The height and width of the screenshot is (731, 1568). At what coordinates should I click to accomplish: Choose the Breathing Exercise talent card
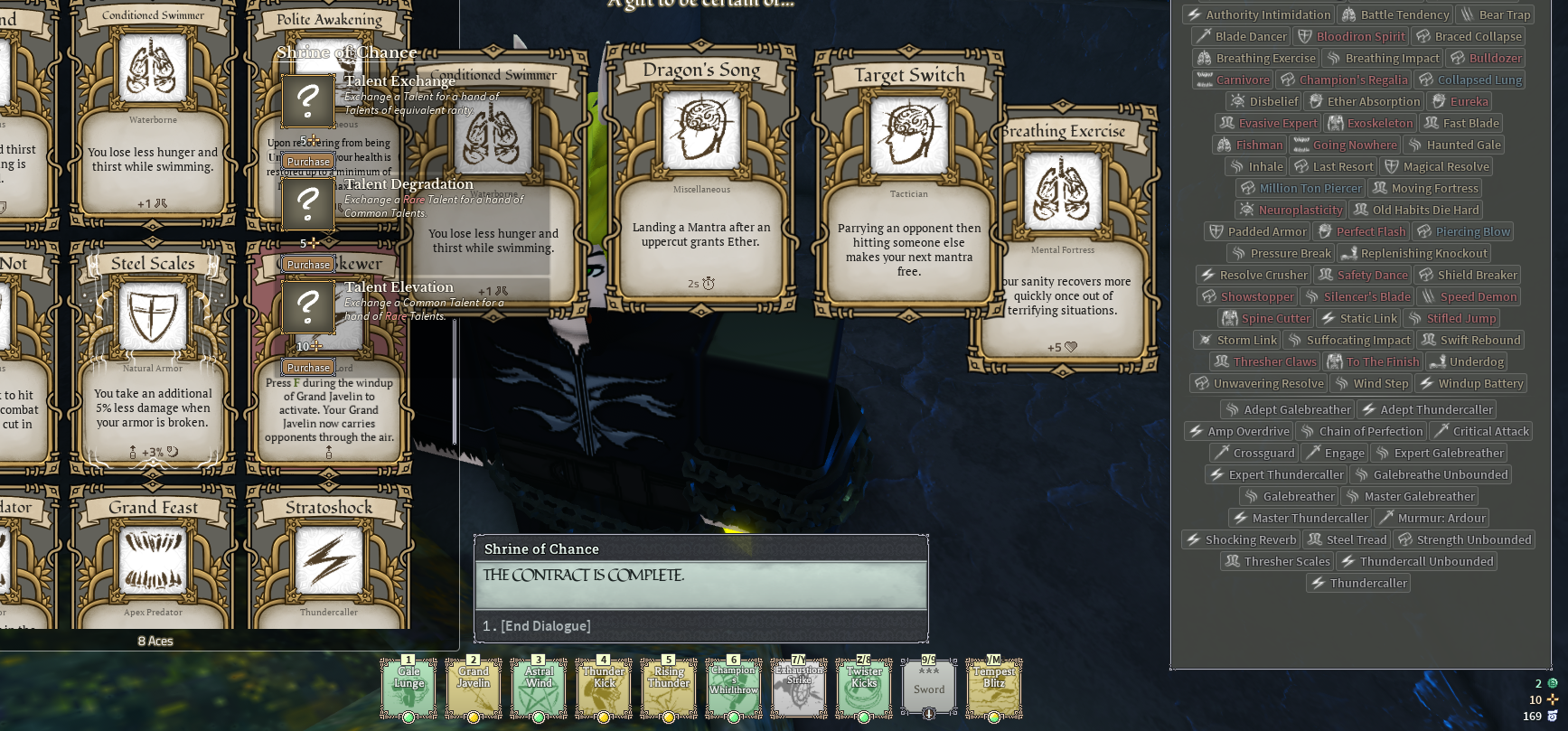[1063, 239]
